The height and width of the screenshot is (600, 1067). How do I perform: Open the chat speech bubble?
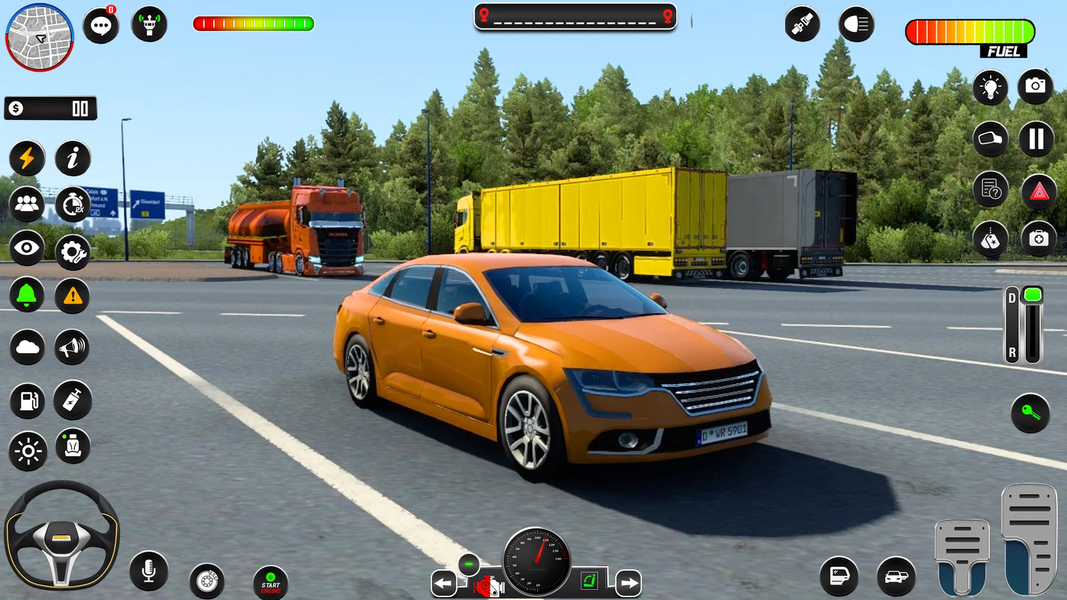tap(100, 26)
